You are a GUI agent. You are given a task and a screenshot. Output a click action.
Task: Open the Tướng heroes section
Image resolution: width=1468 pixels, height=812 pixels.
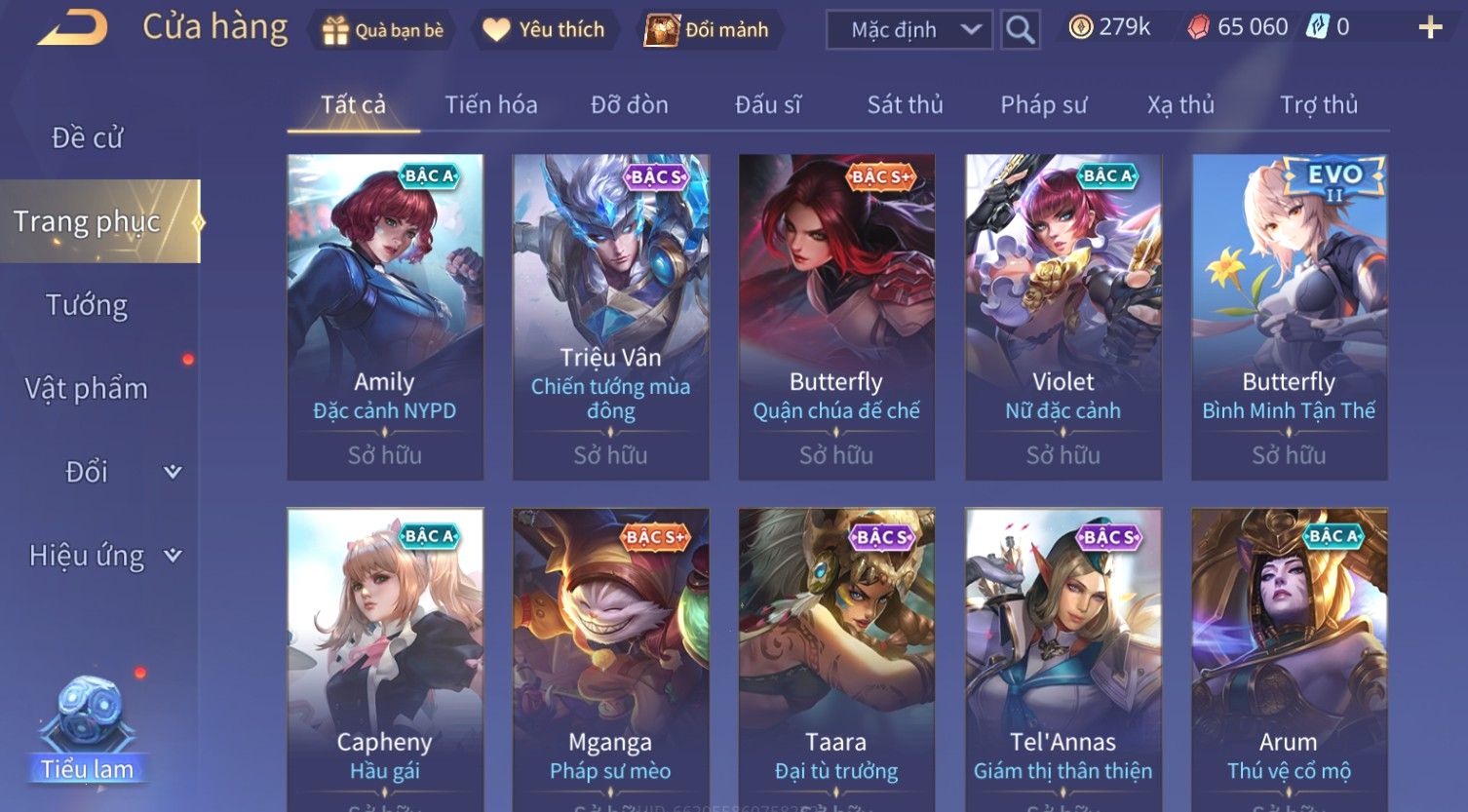88,305
